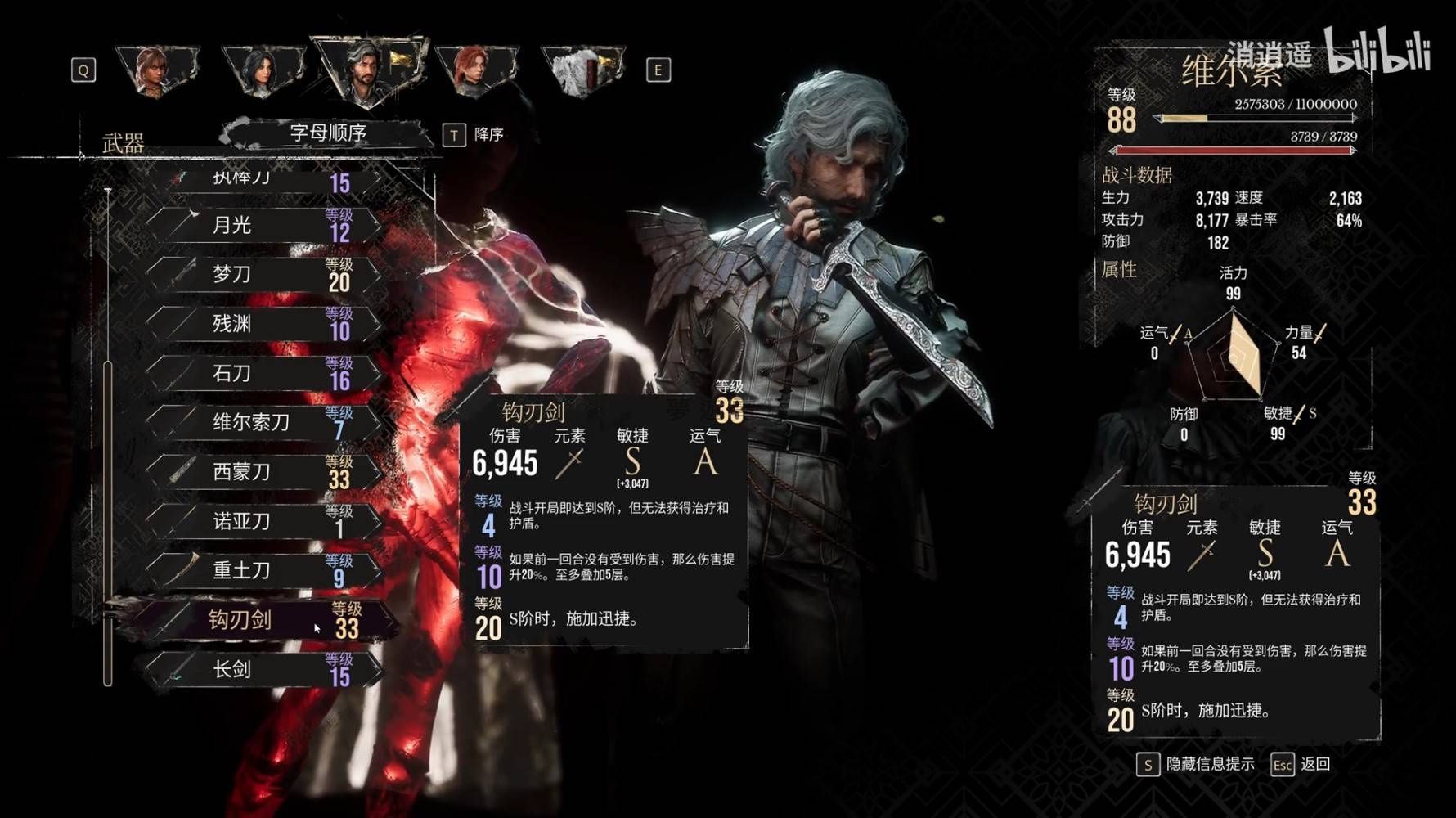Viewport: 1456px width, 818px height.
Task: Choose the 西蒙刀 weapon row
Action: coord(262,472)
